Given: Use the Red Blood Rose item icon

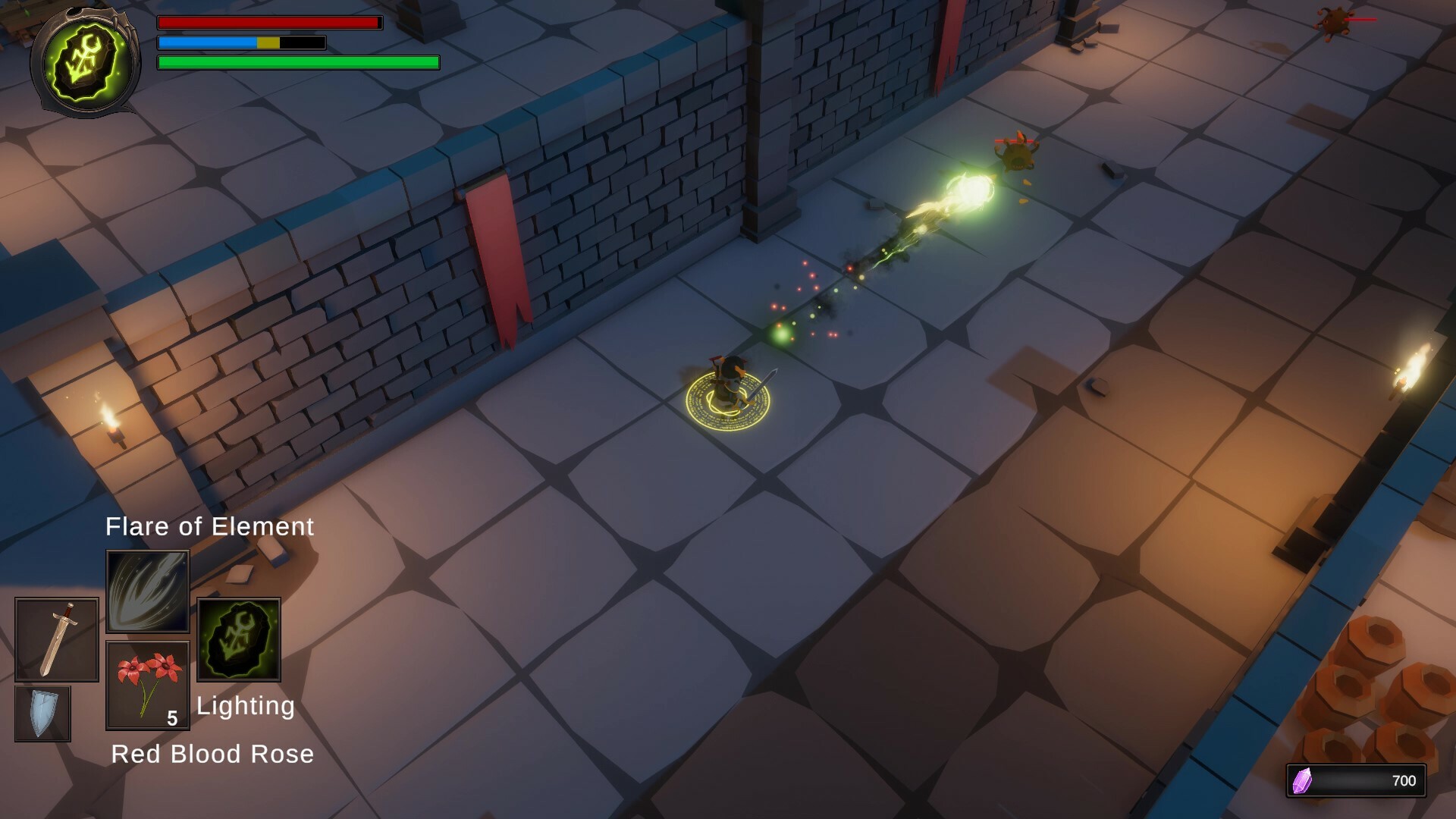Looking at the screenshot, I should click(147, 682).
